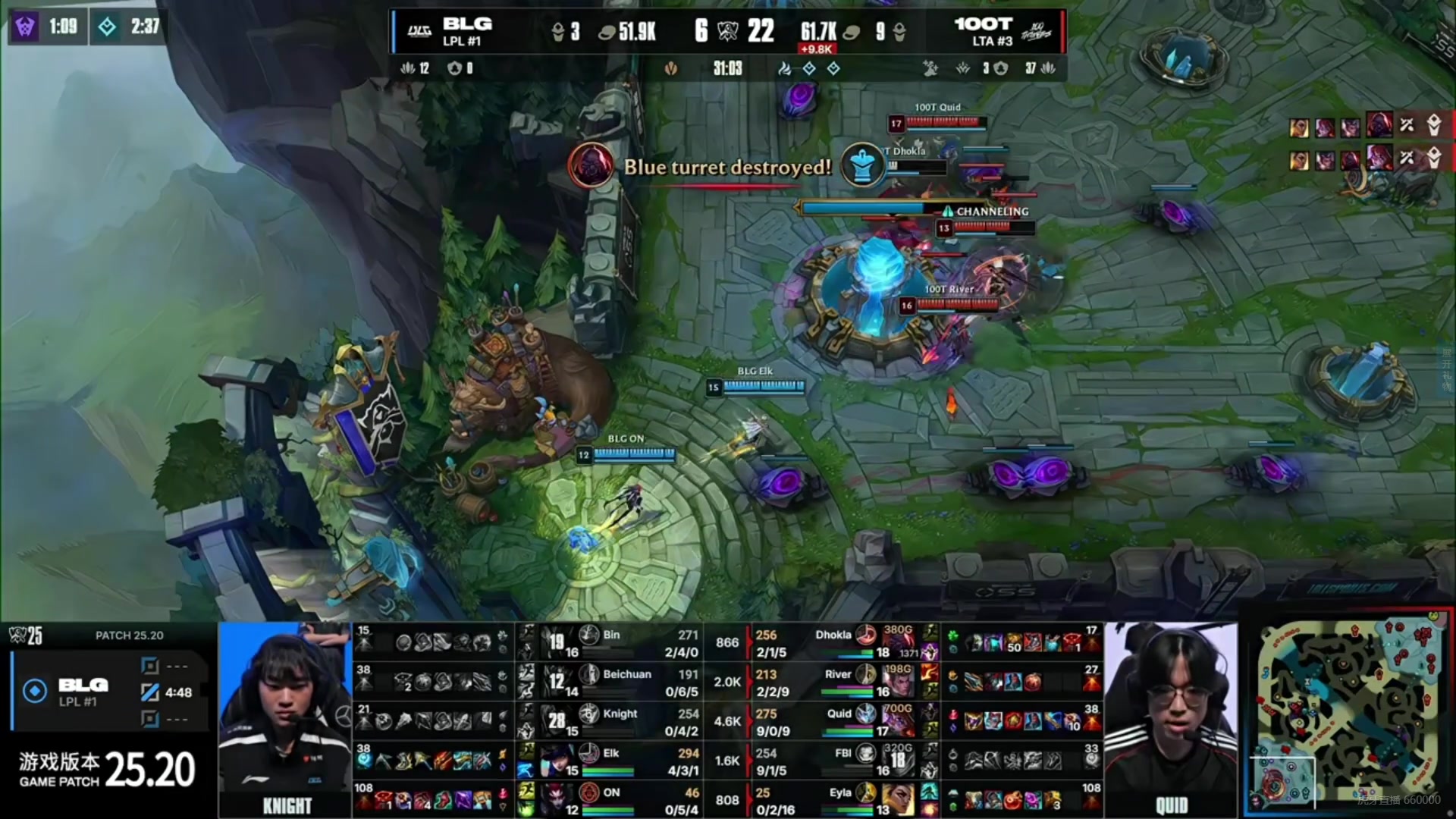1456x819 pixels.
Task: Select Elk's scoreboard row
Action: coord(610,761)
